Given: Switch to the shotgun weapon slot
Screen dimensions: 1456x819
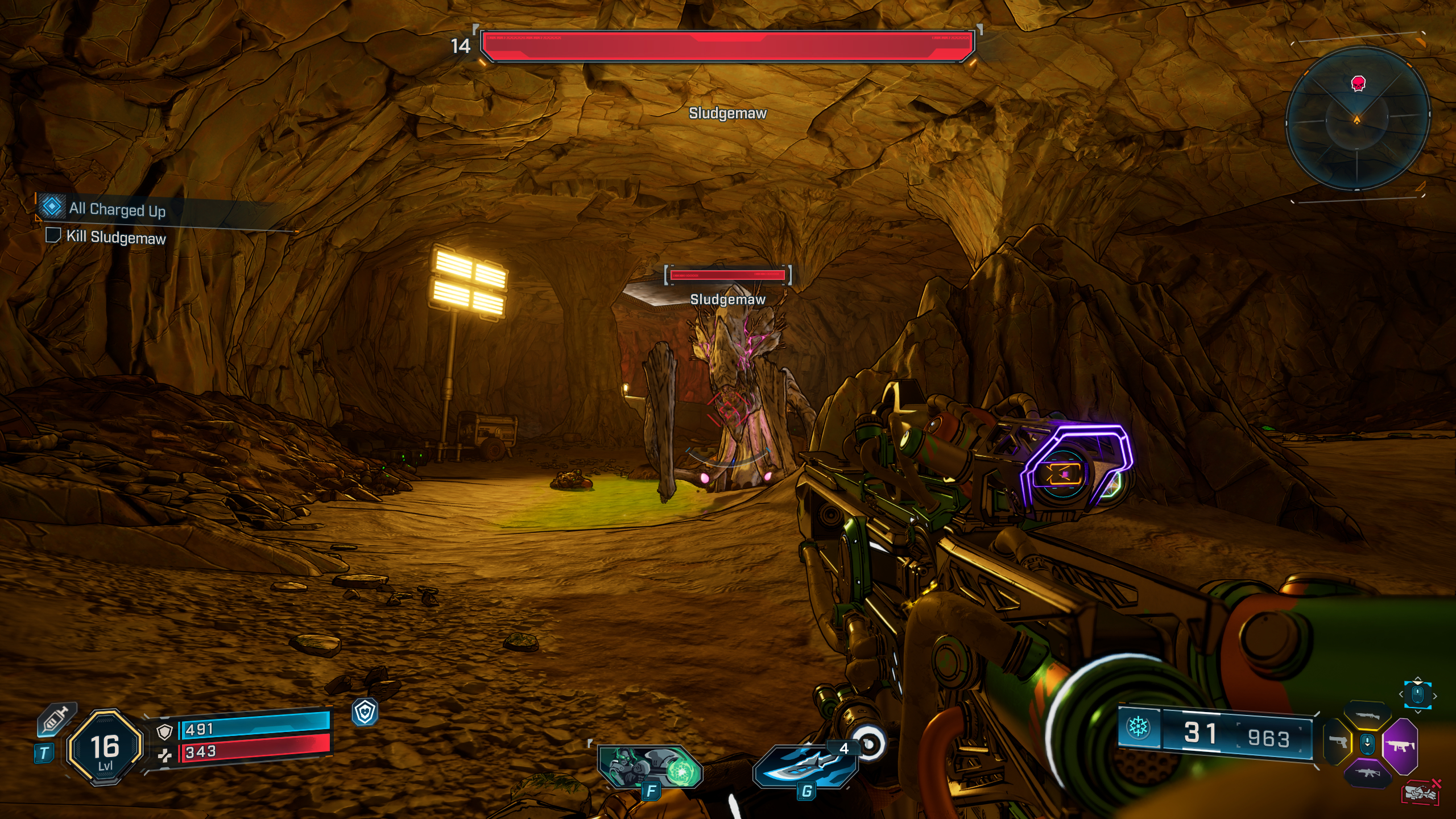Looking at the screenshot, I should click(x=1367, y=715).
